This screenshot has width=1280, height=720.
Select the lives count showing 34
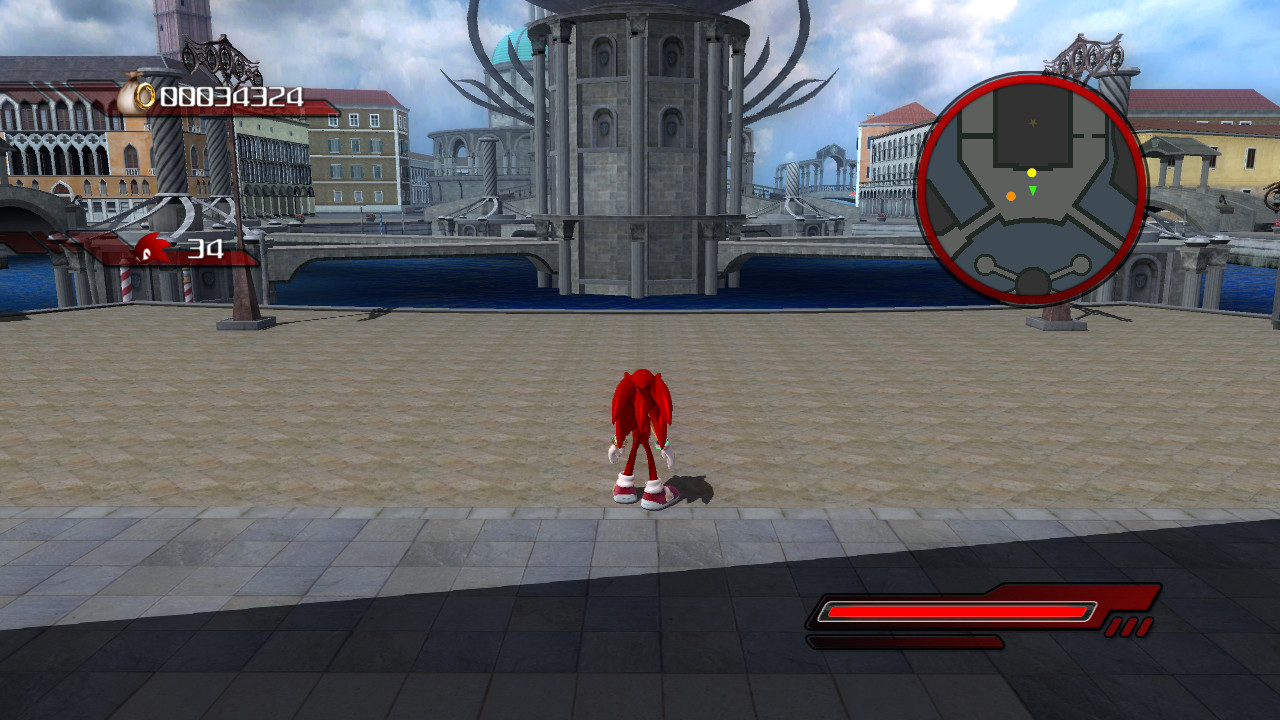[206, 246]
